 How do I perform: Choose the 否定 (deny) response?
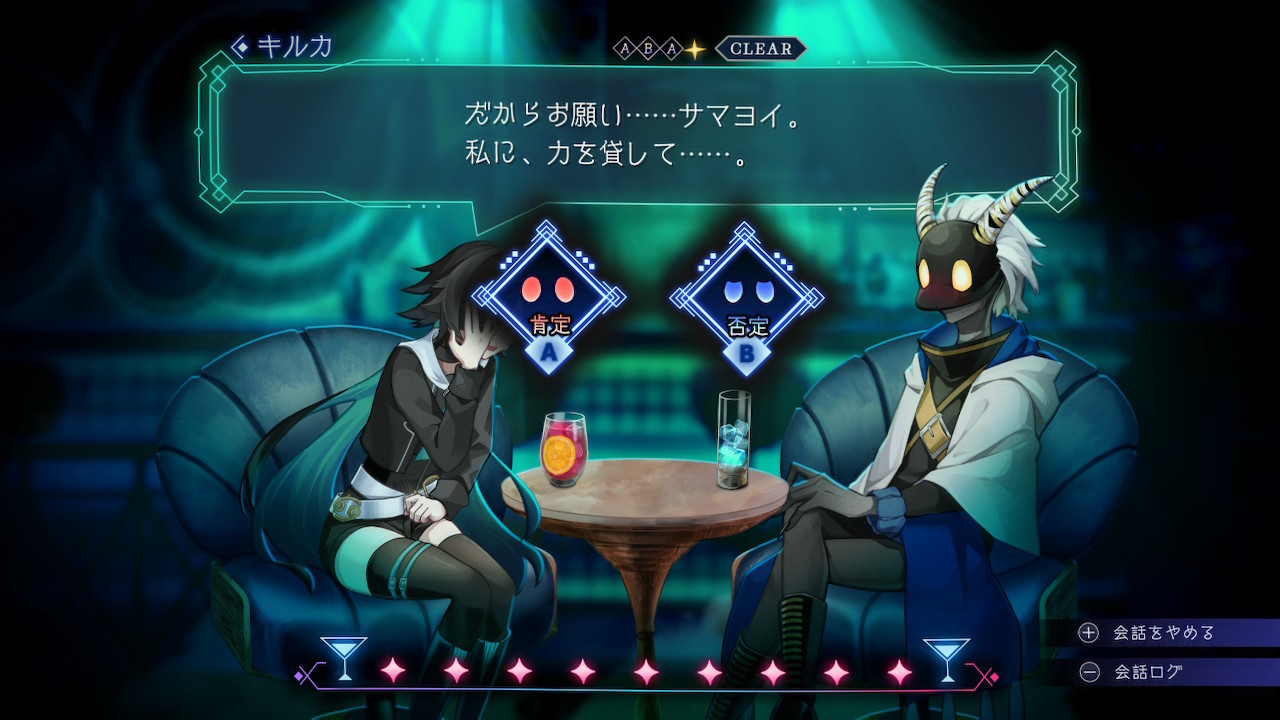746,300
